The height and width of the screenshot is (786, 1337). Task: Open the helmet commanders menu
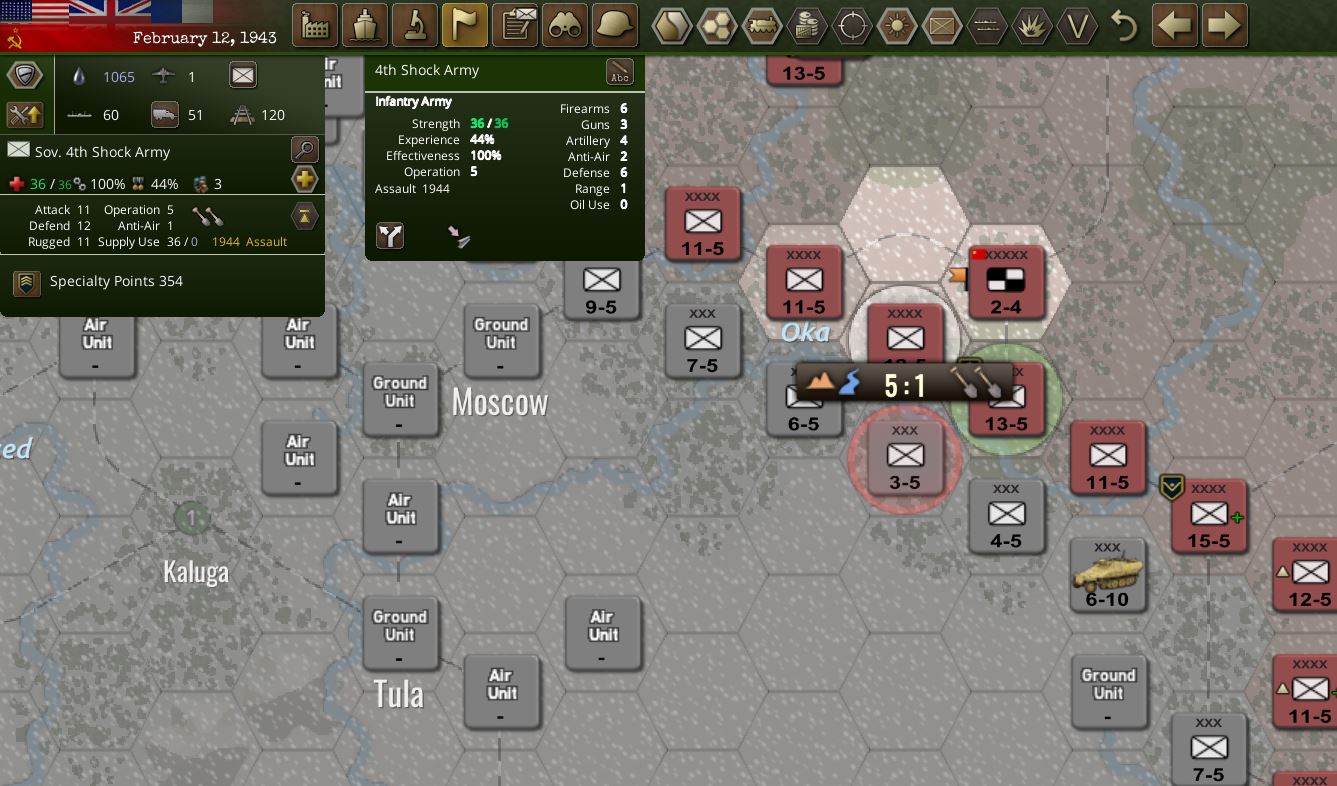615,26
